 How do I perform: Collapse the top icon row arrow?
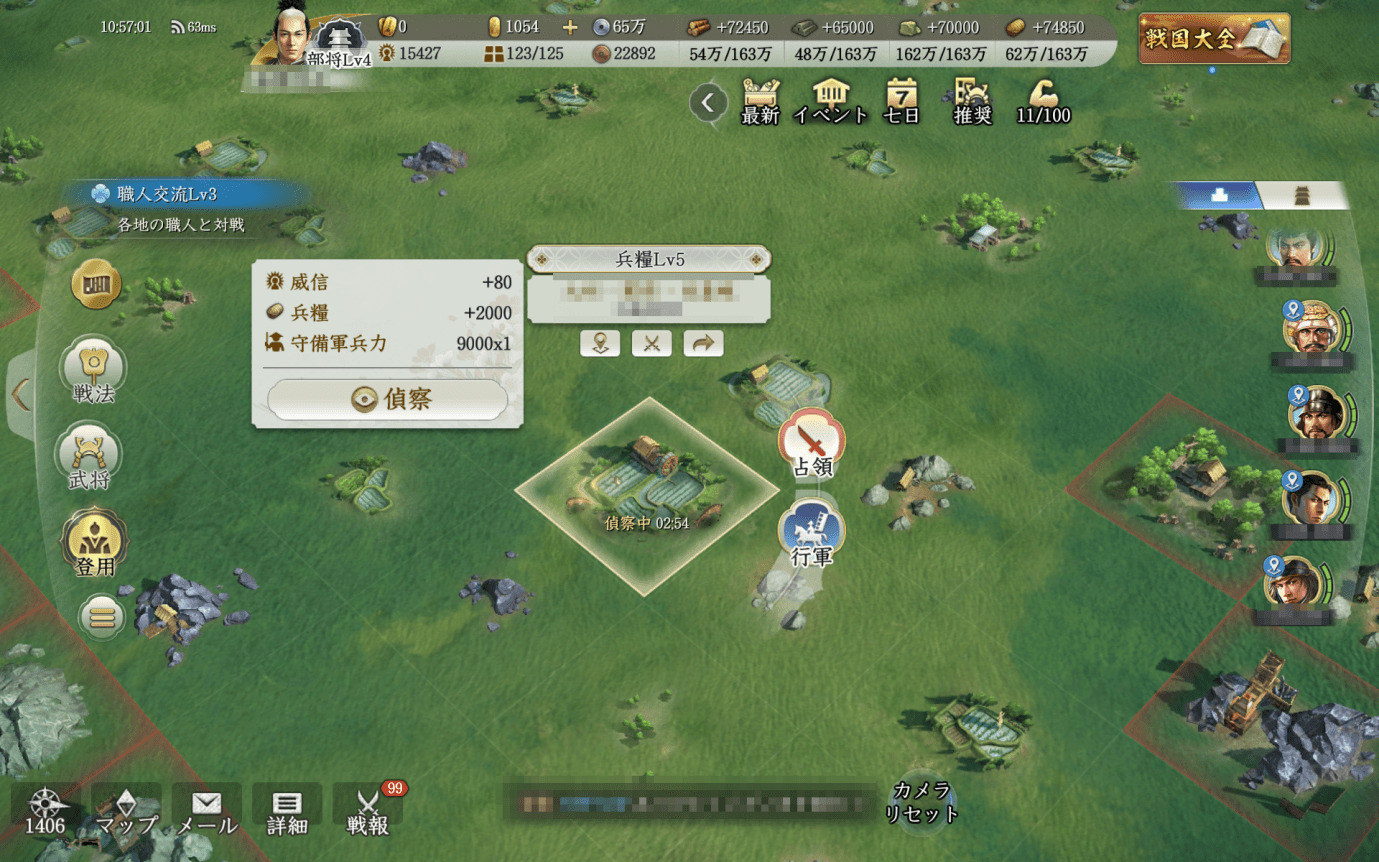pos(708,102)
